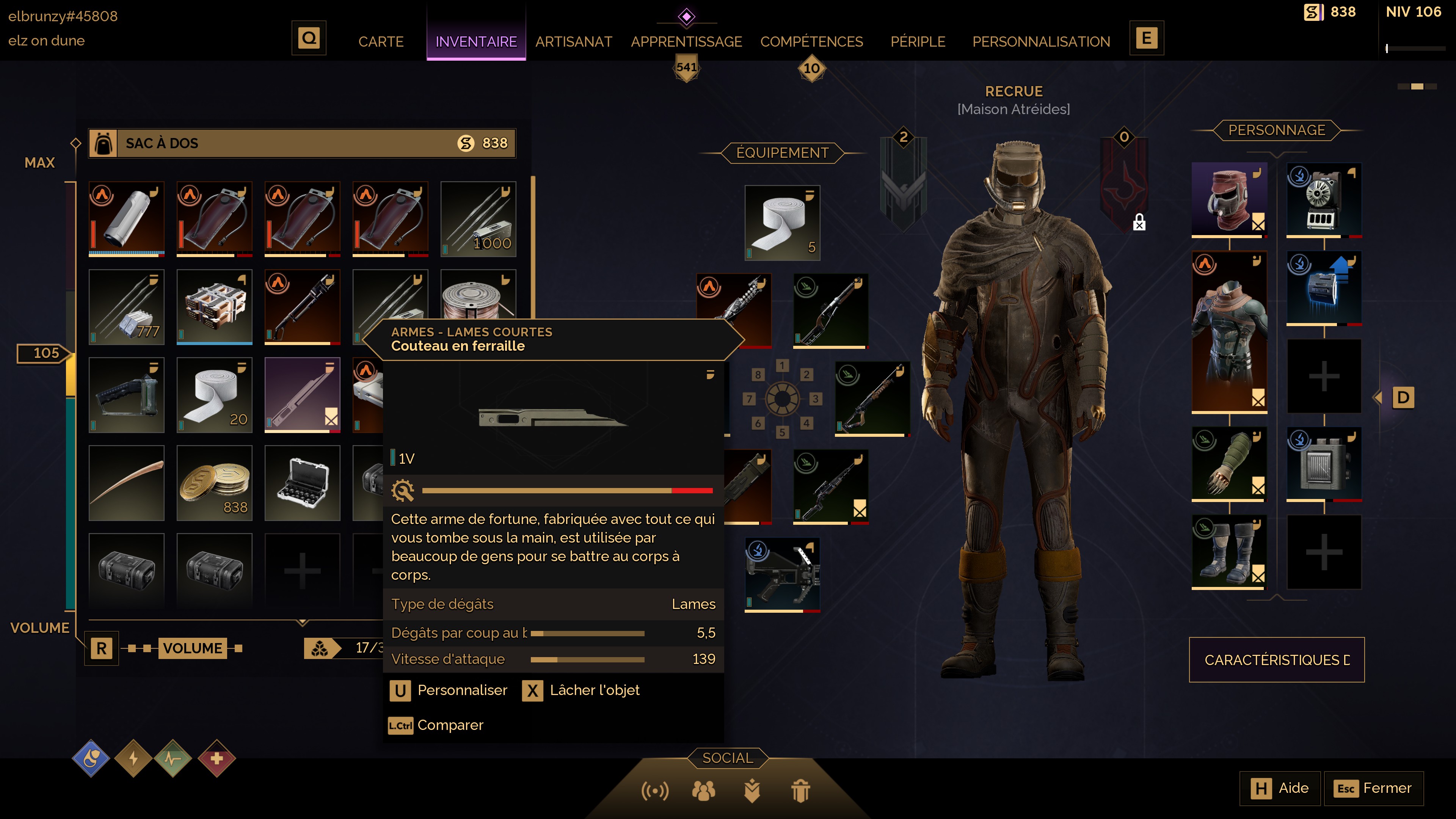This screenshot has width=1456, height=819.
Task: Open CARACTÉRISTIQUES character stats button
Action: pyautogui.click(x=1276, y=660)
